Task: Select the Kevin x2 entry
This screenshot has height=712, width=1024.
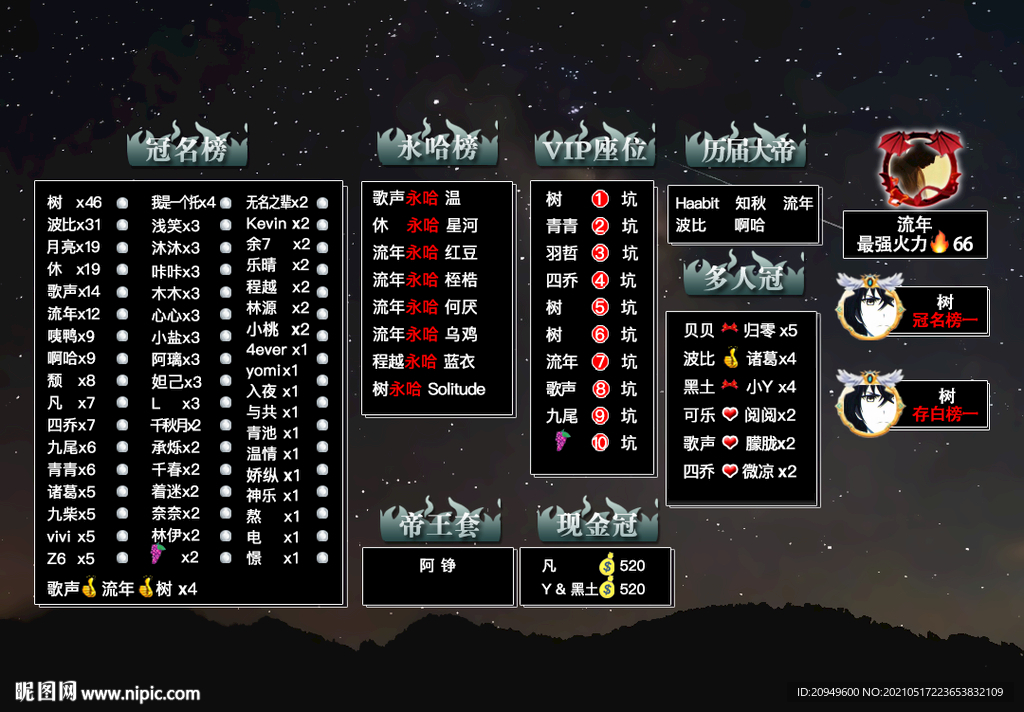Action: pos(278,223)
